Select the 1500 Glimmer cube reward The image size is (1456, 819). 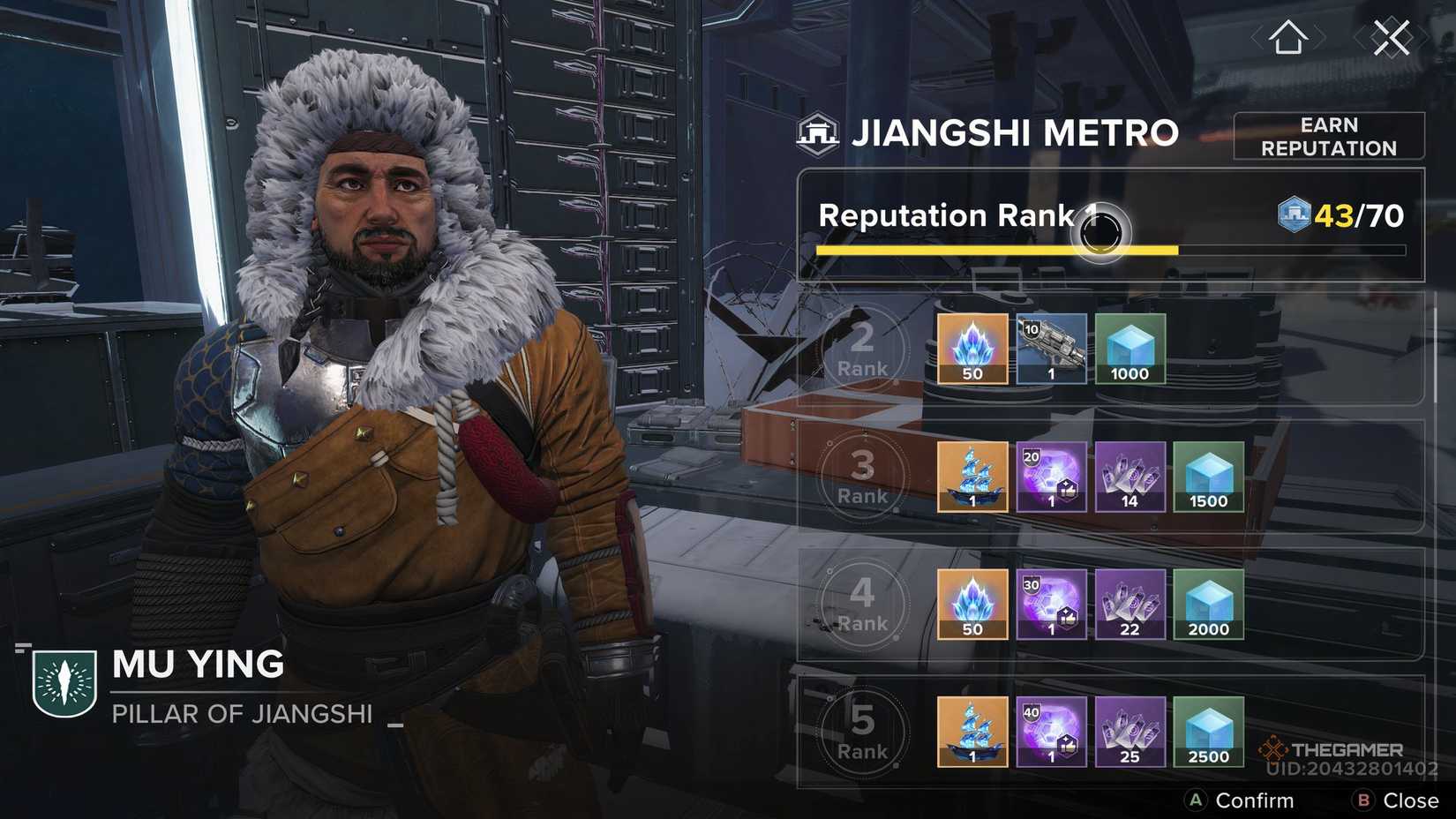tap(1208, 477)
